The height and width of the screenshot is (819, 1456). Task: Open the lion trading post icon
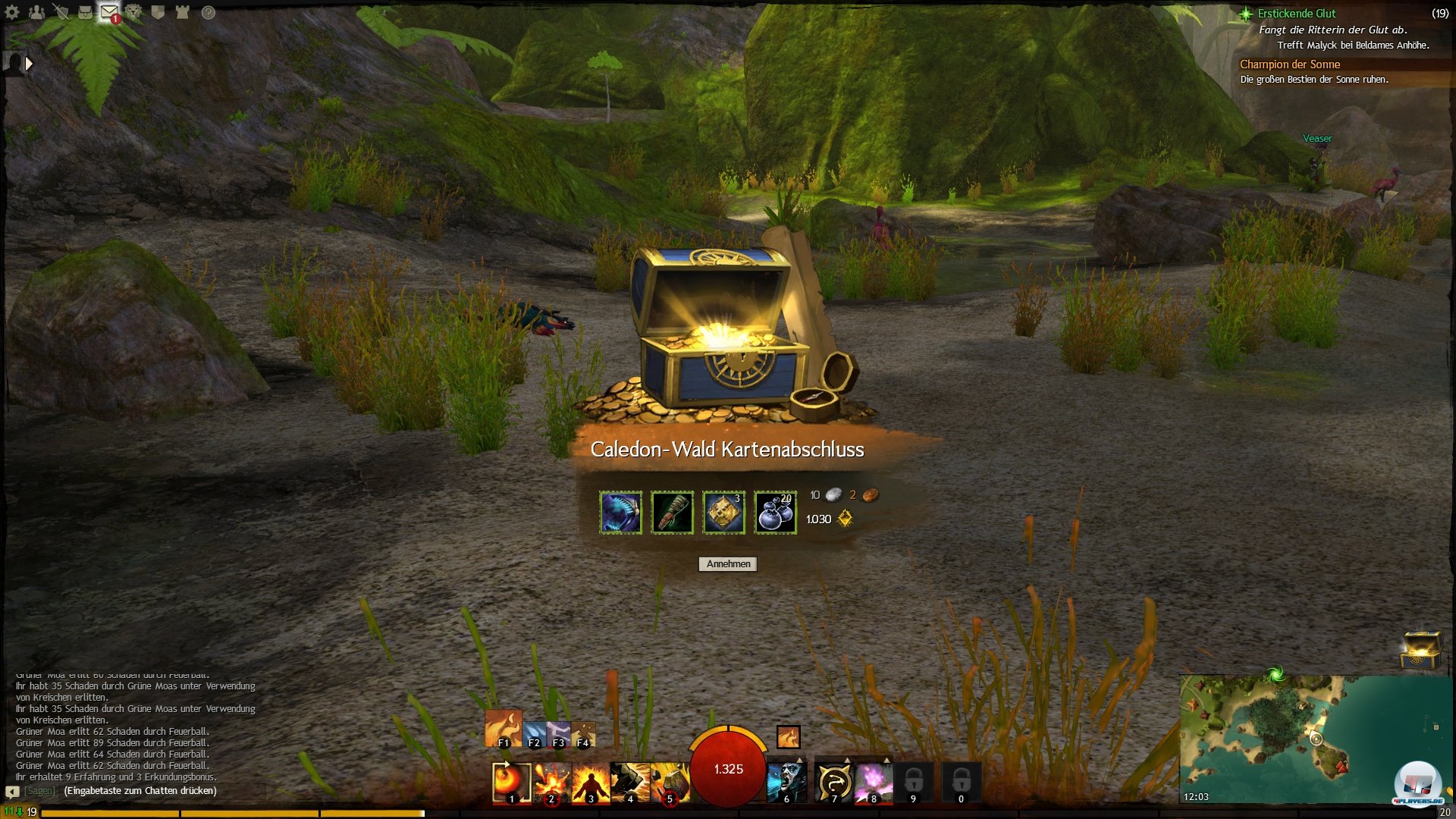133,12
